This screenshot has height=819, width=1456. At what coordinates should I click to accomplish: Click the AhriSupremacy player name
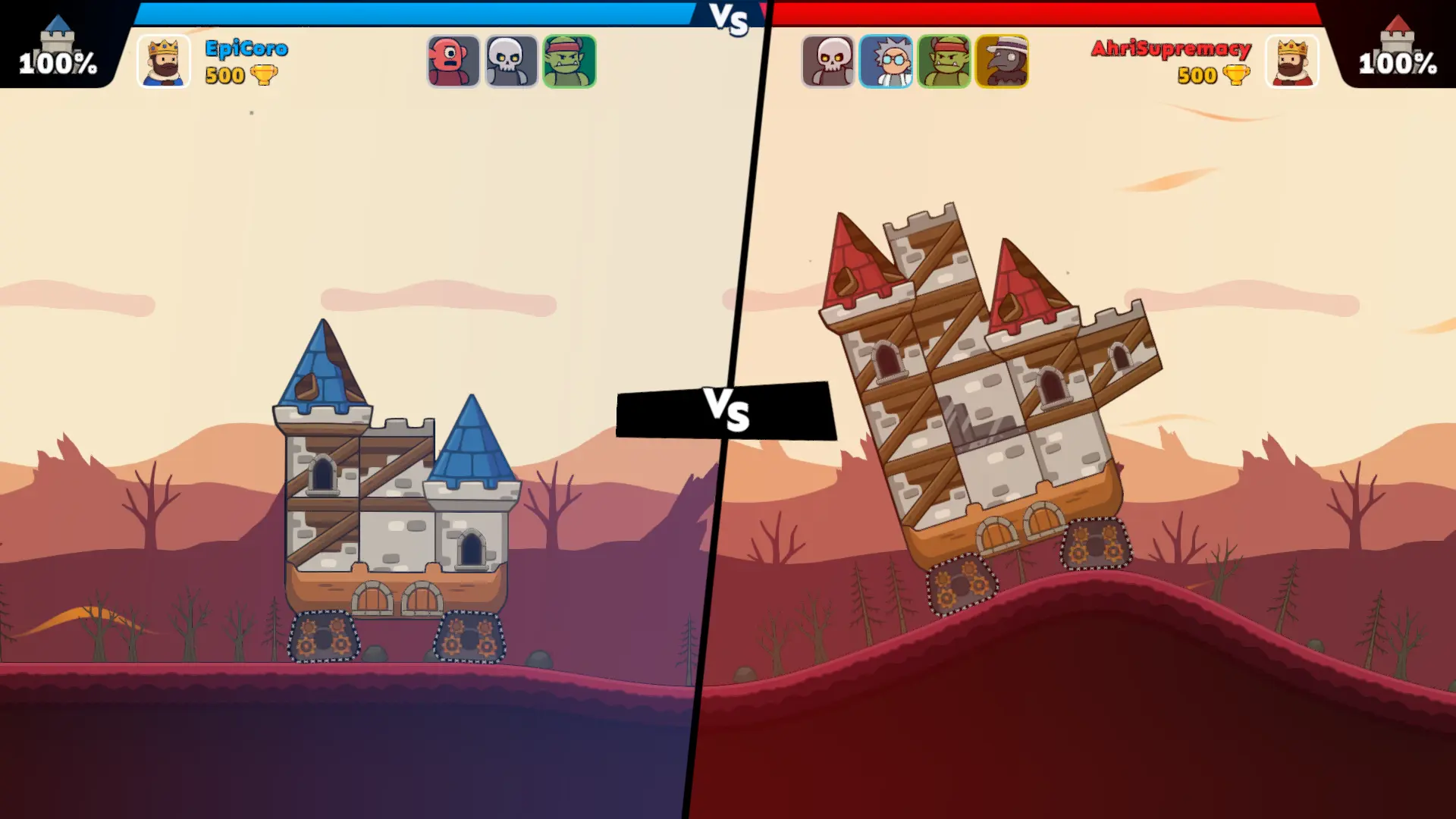[x=1169, y=48]
